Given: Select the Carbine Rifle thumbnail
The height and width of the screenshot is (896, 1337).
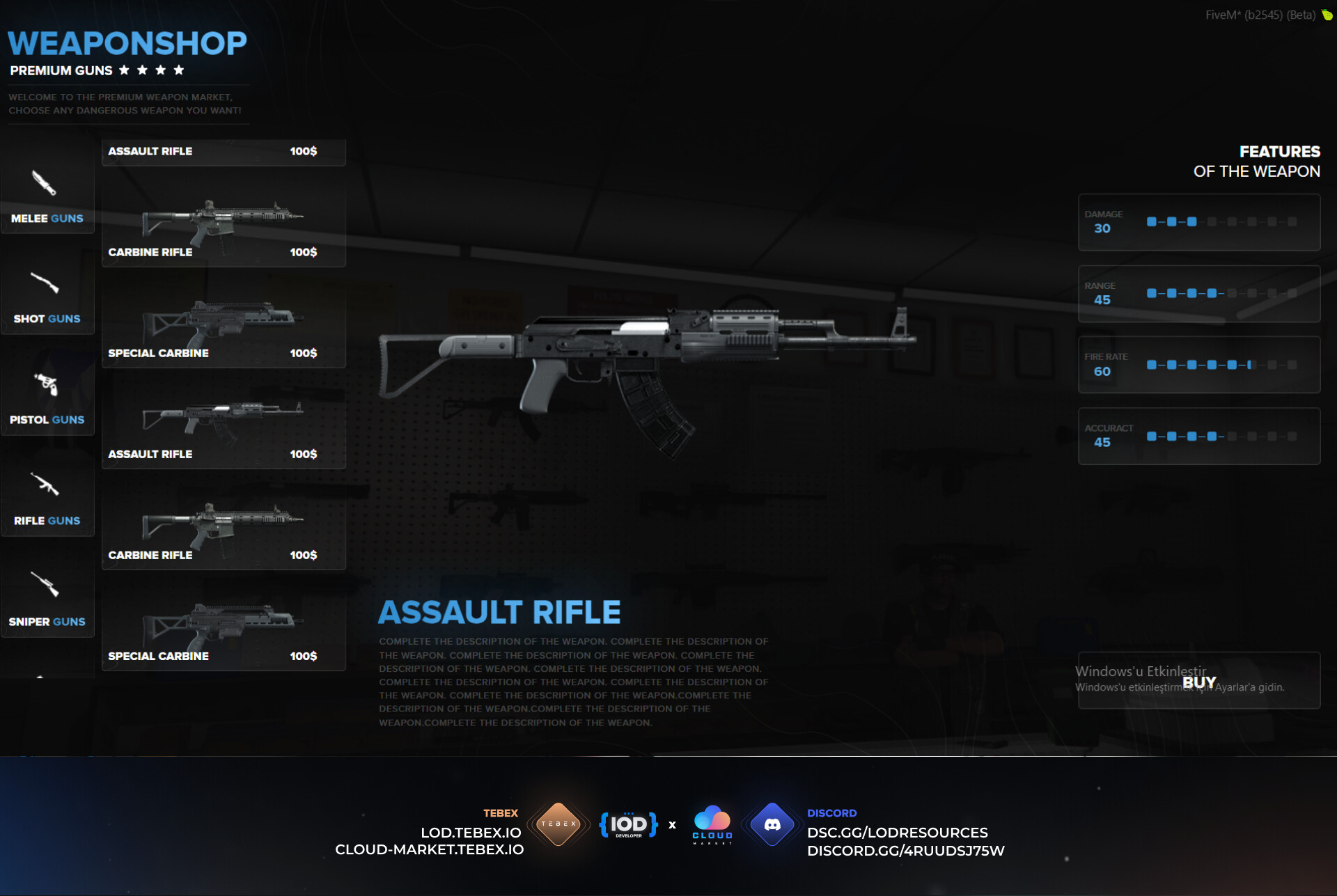Looking at the screenshot, I should click(223, 223).
